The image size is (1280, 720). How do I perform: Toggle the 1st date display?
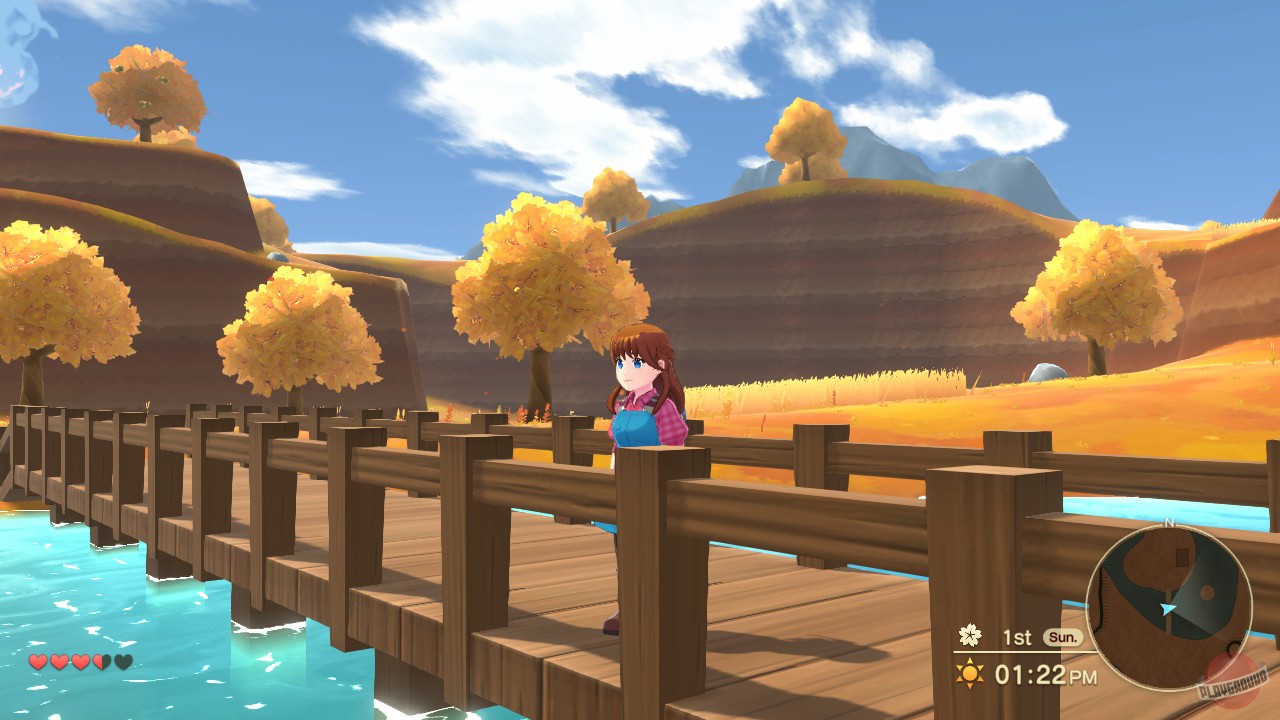[1016, 636]
